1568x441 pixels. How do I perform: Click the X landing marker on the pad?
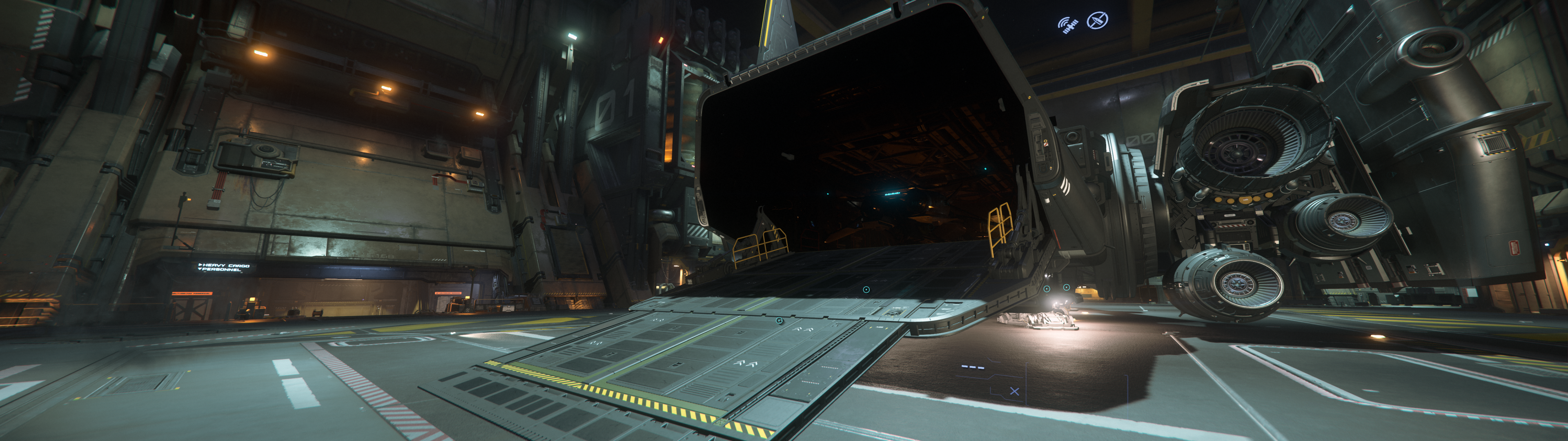(1015, 392)
